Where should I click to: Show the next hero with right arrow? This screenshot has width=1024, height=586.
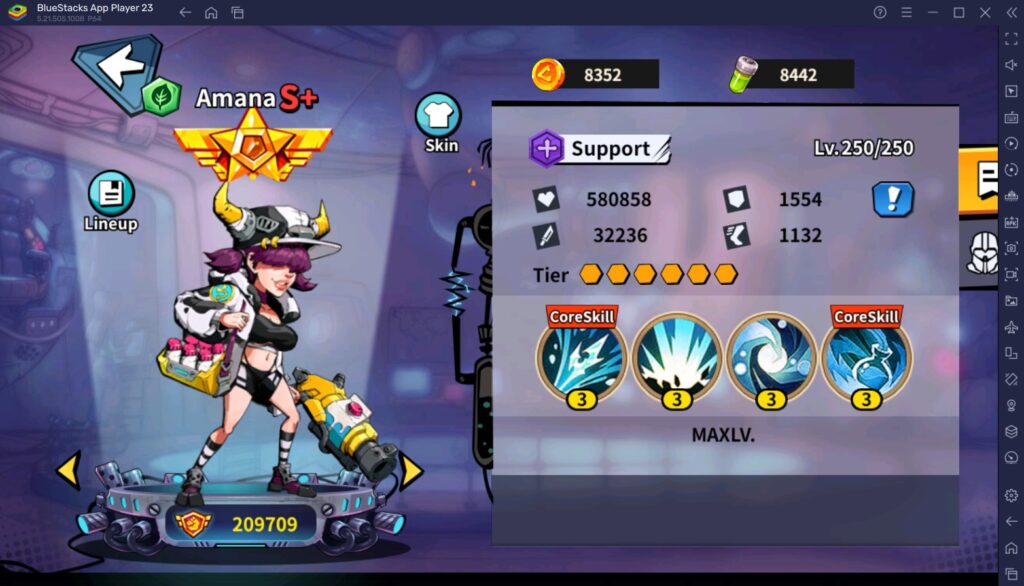(x=411, y=470)
